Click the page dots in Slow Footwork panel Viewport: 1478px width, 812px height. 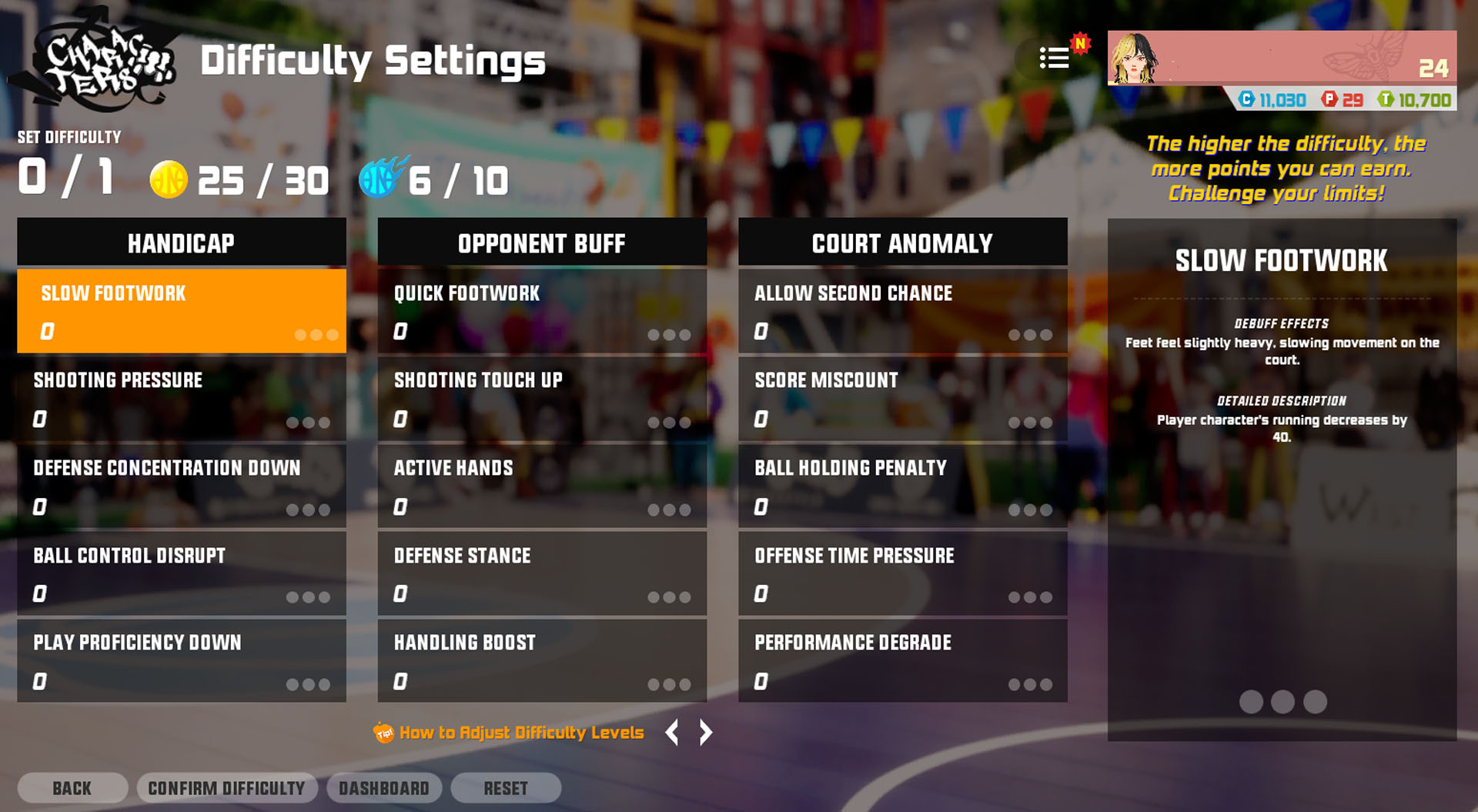[1282, 701]
